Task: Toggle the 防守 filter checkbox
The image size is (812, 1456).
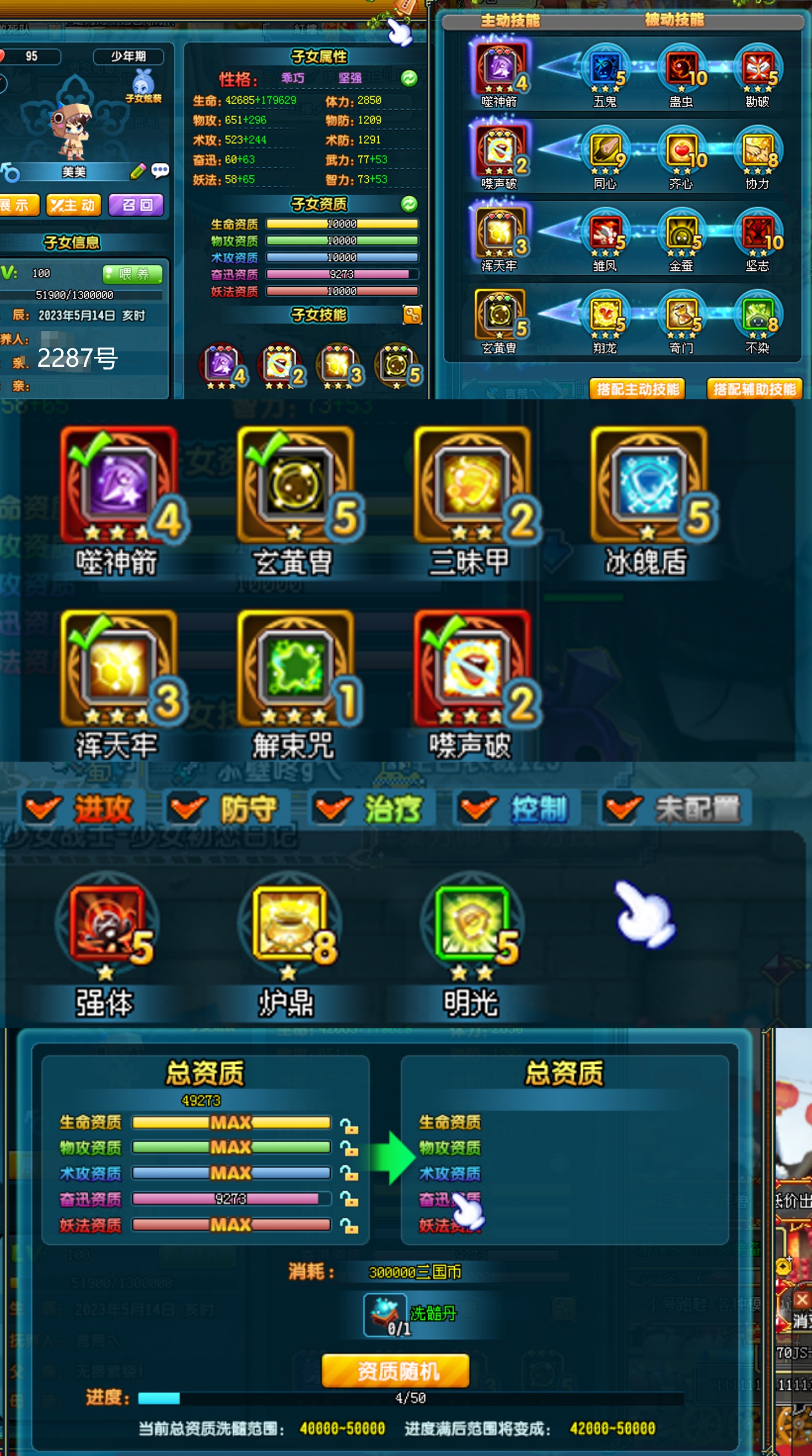Action: pyautogui.click(x=186, y=808)
